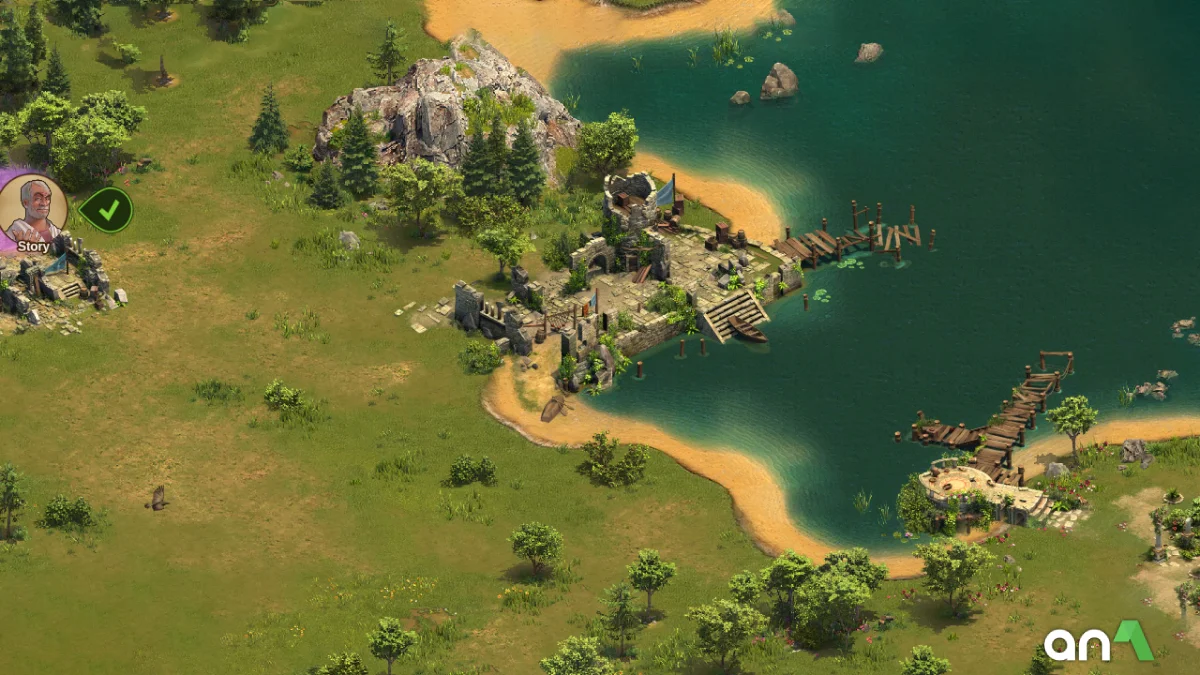1200x675 pixels.
Task: Open the Story quest giver portrait
Action: pyautogui.click(x=33, y=211)
